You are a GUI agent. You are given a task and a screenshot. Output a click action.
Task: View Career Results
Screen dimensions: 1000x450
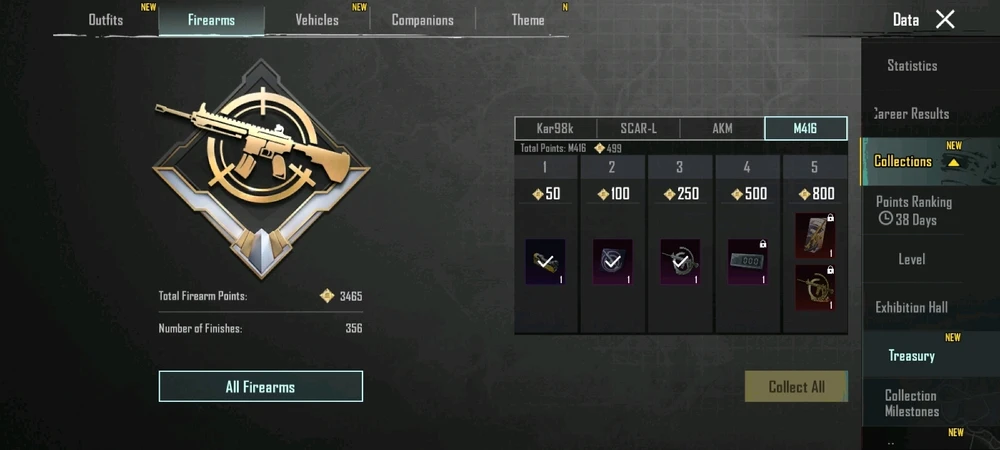click(x=912, y=114)
